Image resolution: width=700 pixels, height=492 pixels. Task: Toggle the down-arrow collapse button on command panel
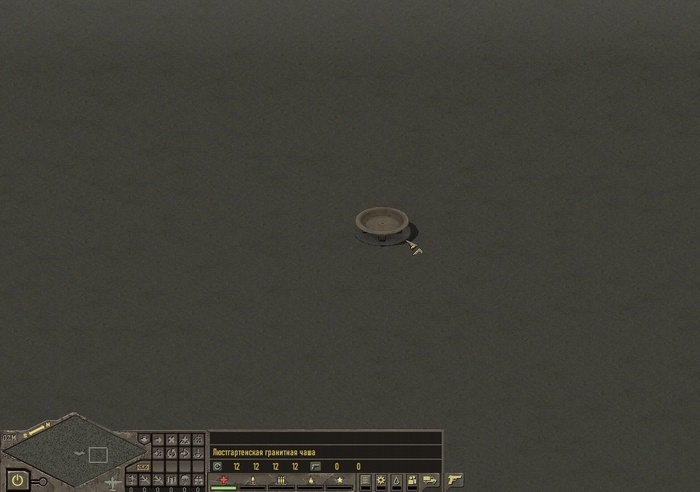(x=144, y=439)
